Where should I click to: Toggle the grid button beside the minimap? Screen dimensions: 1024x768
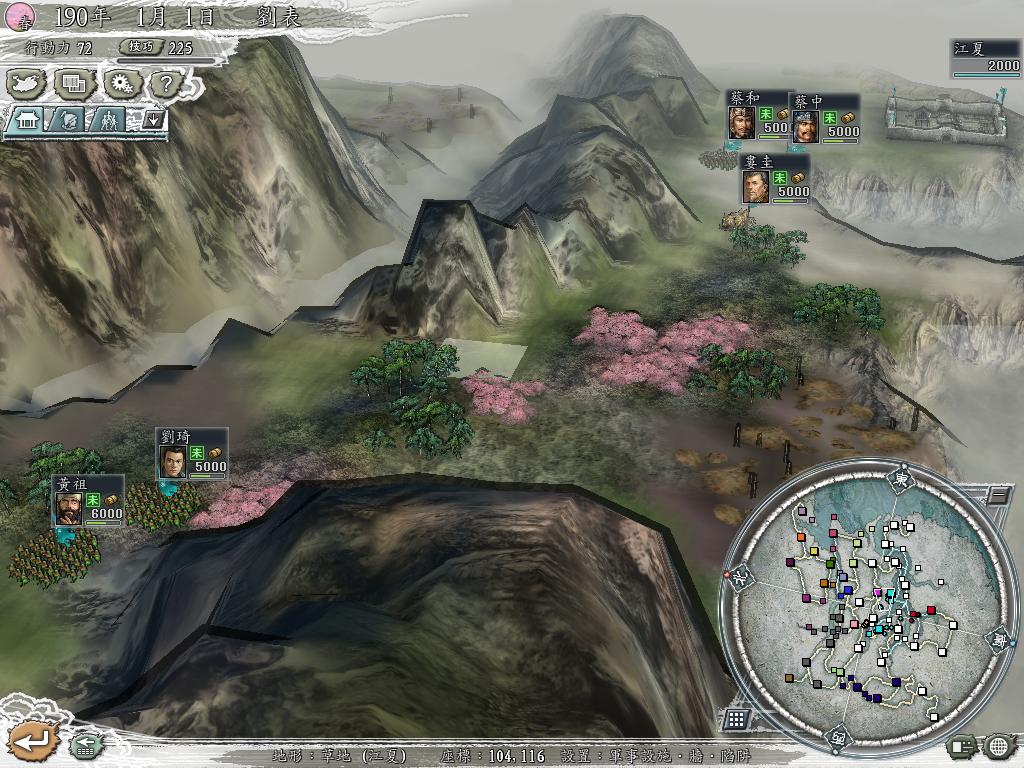(x=735, y=719)
